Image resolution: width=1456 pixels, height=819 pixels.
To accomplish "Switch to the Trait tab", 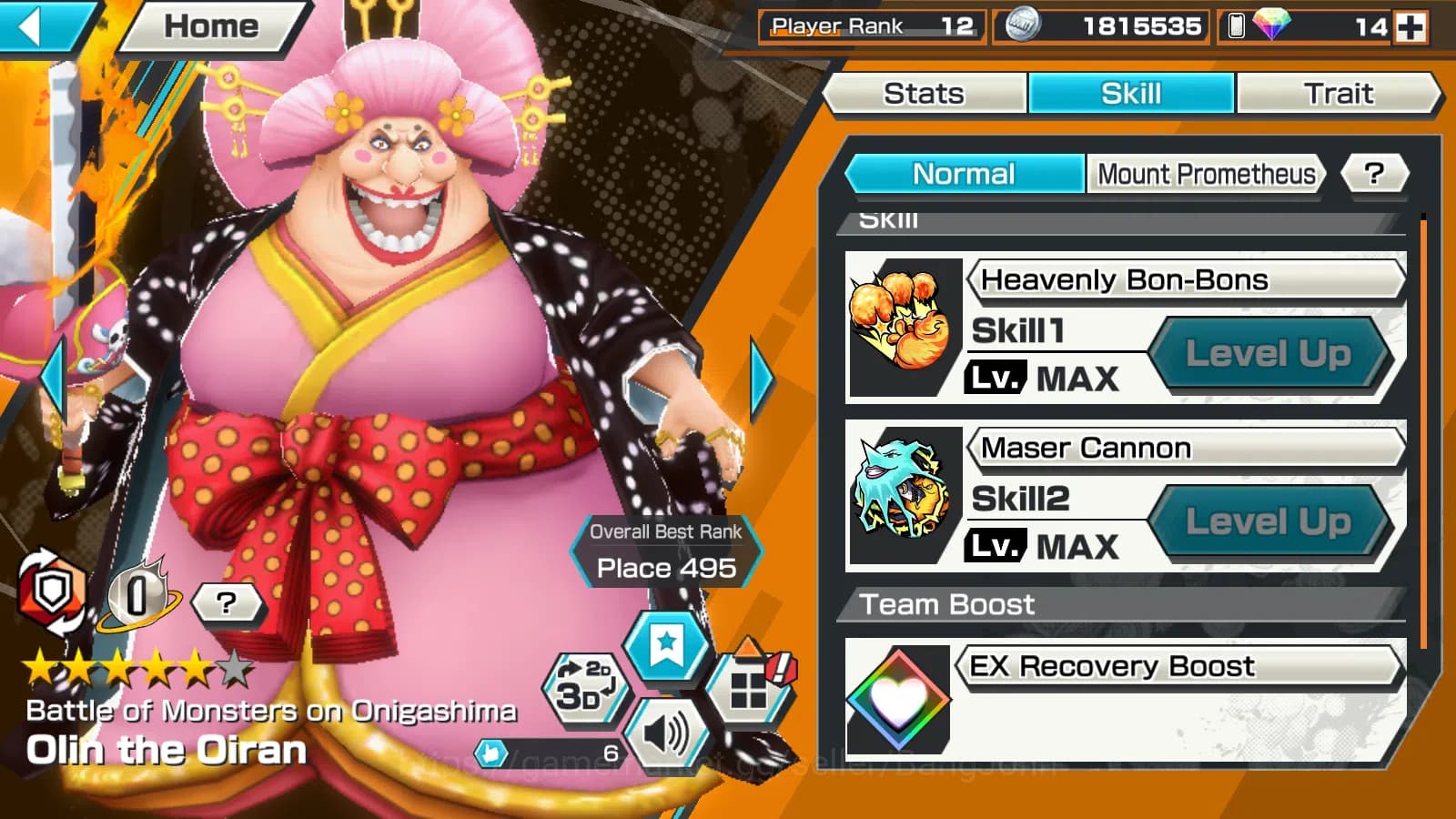I will pyautogui.click(x=1340, y=93).
